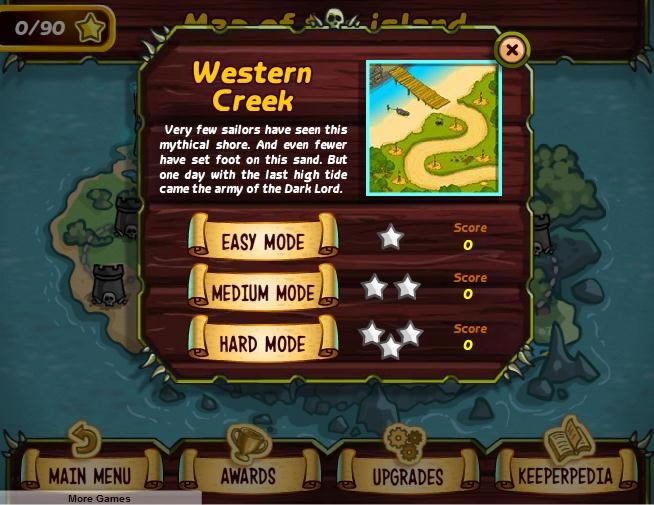This screenshot has width=654, height=505.
Task: Return to the Main Menu
Action: click(90, 474)
